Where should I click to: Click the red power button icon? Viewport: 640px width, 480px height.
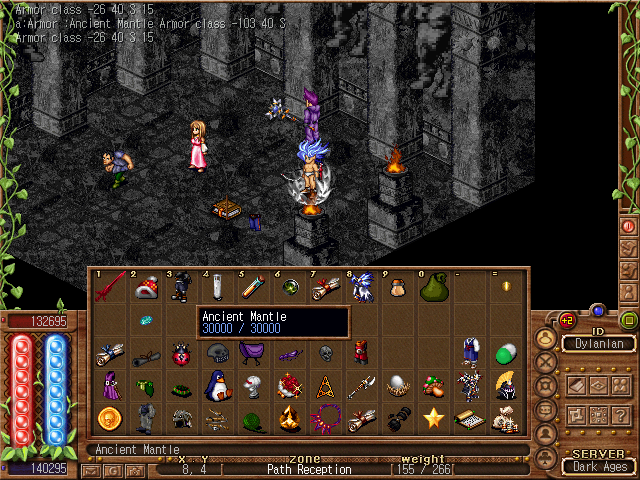[x=629, y=227]
